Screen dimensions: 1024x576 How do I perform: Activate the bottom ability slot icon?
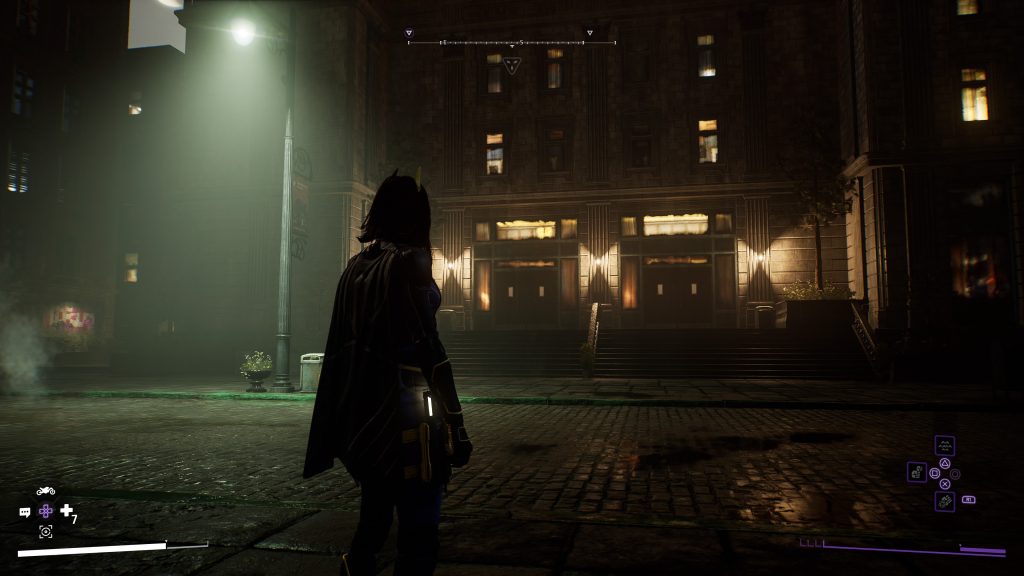tap(944, 501)
